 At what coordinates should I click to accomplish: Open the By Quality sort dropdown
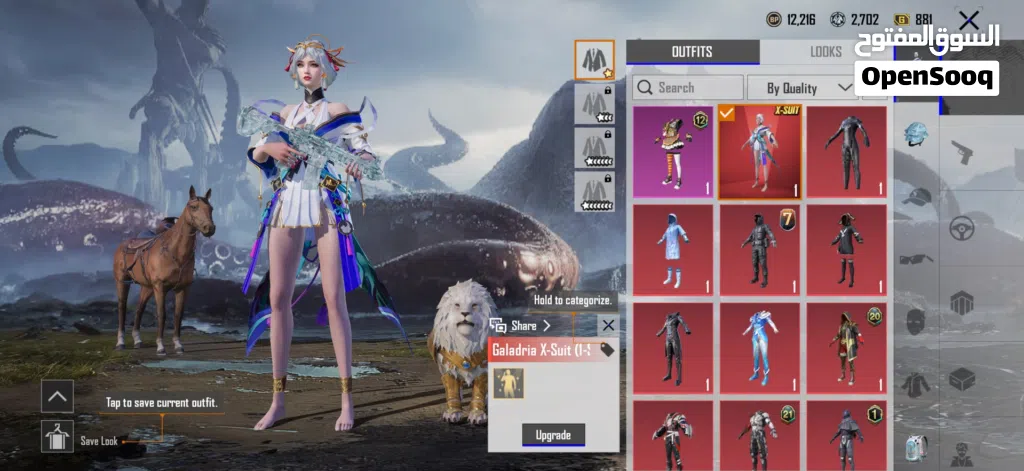[799, 88]
